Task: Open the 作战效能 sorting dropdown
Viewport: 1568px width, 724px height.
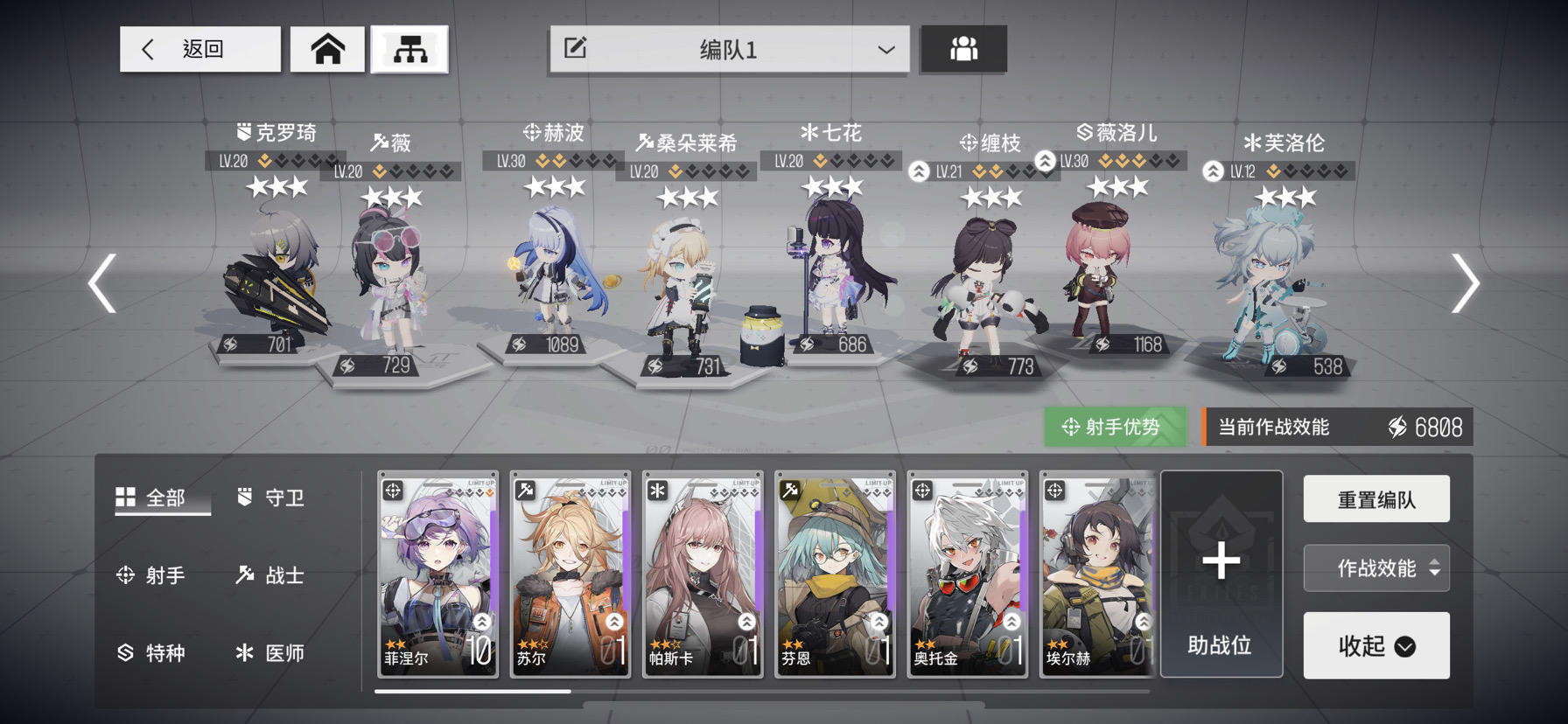Action: click(1376, 567)
